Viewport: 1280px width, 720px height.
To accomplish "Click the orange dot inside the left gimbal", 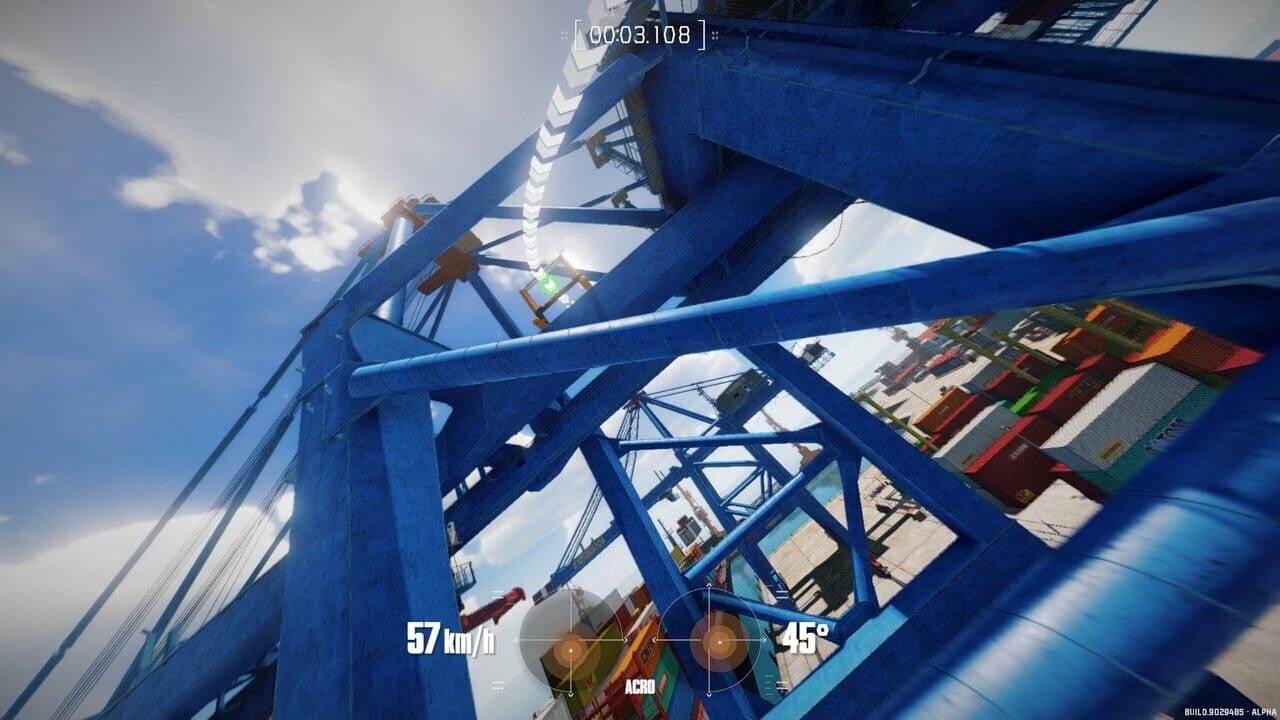I will point(571,650).
